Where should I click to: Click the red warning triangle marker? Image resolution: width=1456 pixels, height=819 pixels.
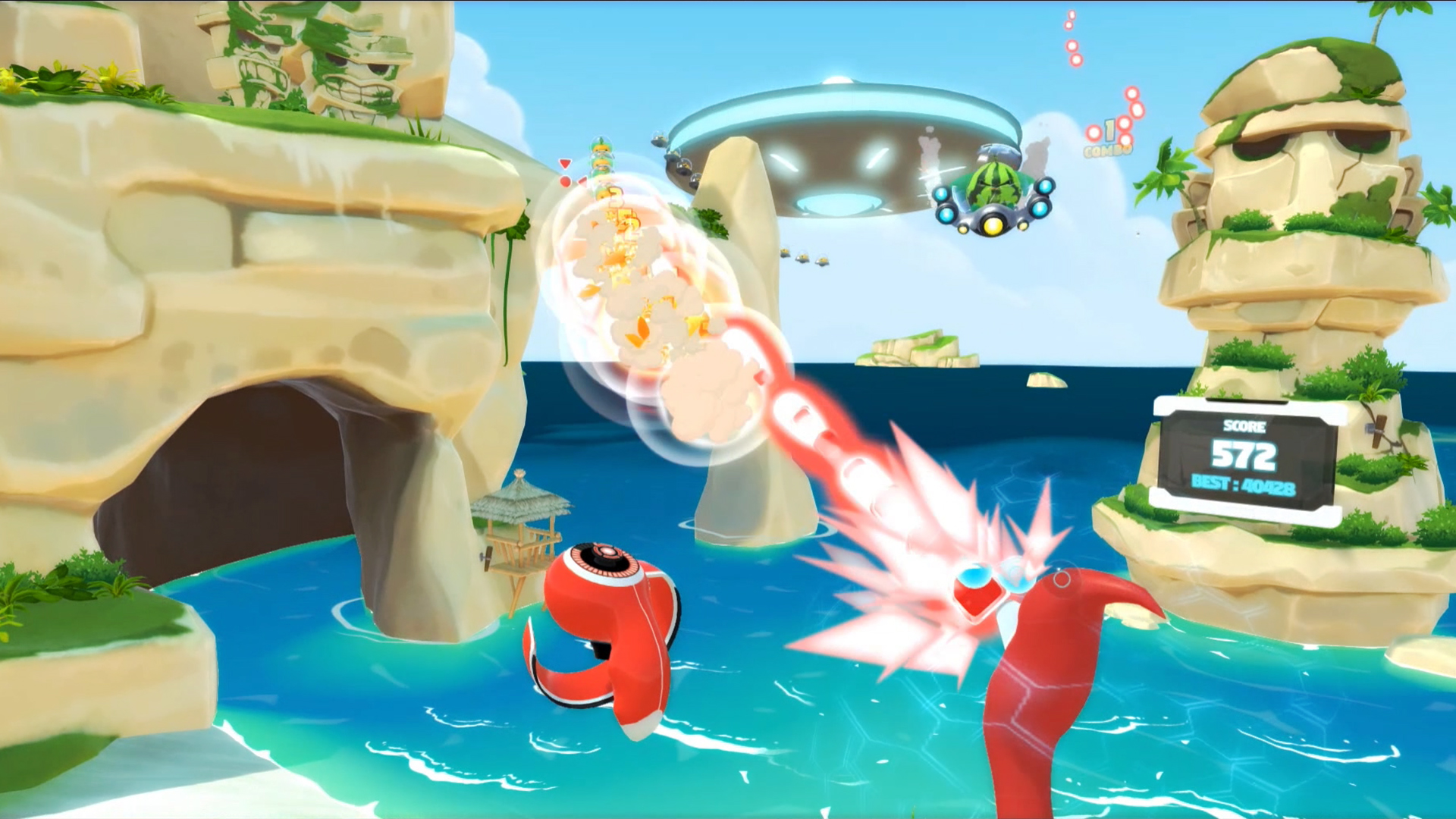[x=564, y=163]
